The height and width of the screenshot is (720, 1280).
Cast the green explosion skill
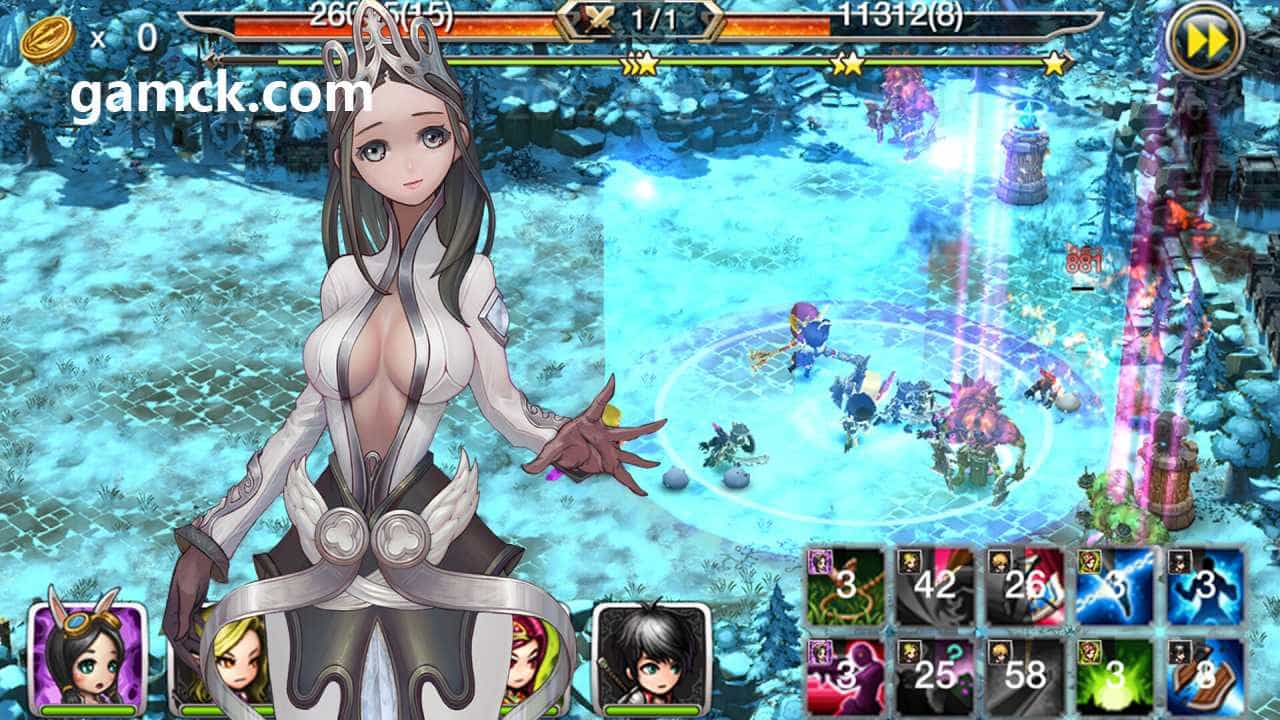pyautogui.click(x=1115, y=676)
